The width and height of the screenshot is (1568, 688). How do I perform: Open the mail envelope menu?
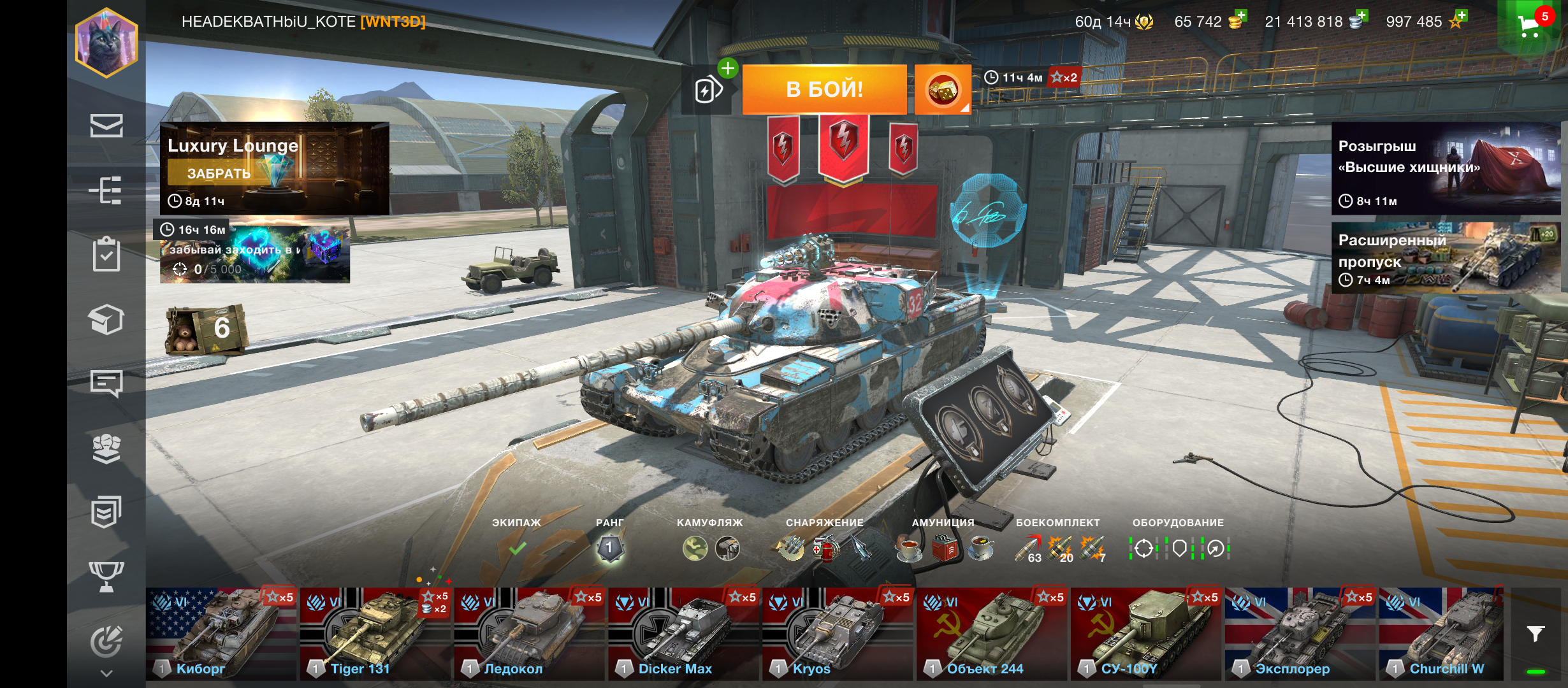tap(106, 125)
